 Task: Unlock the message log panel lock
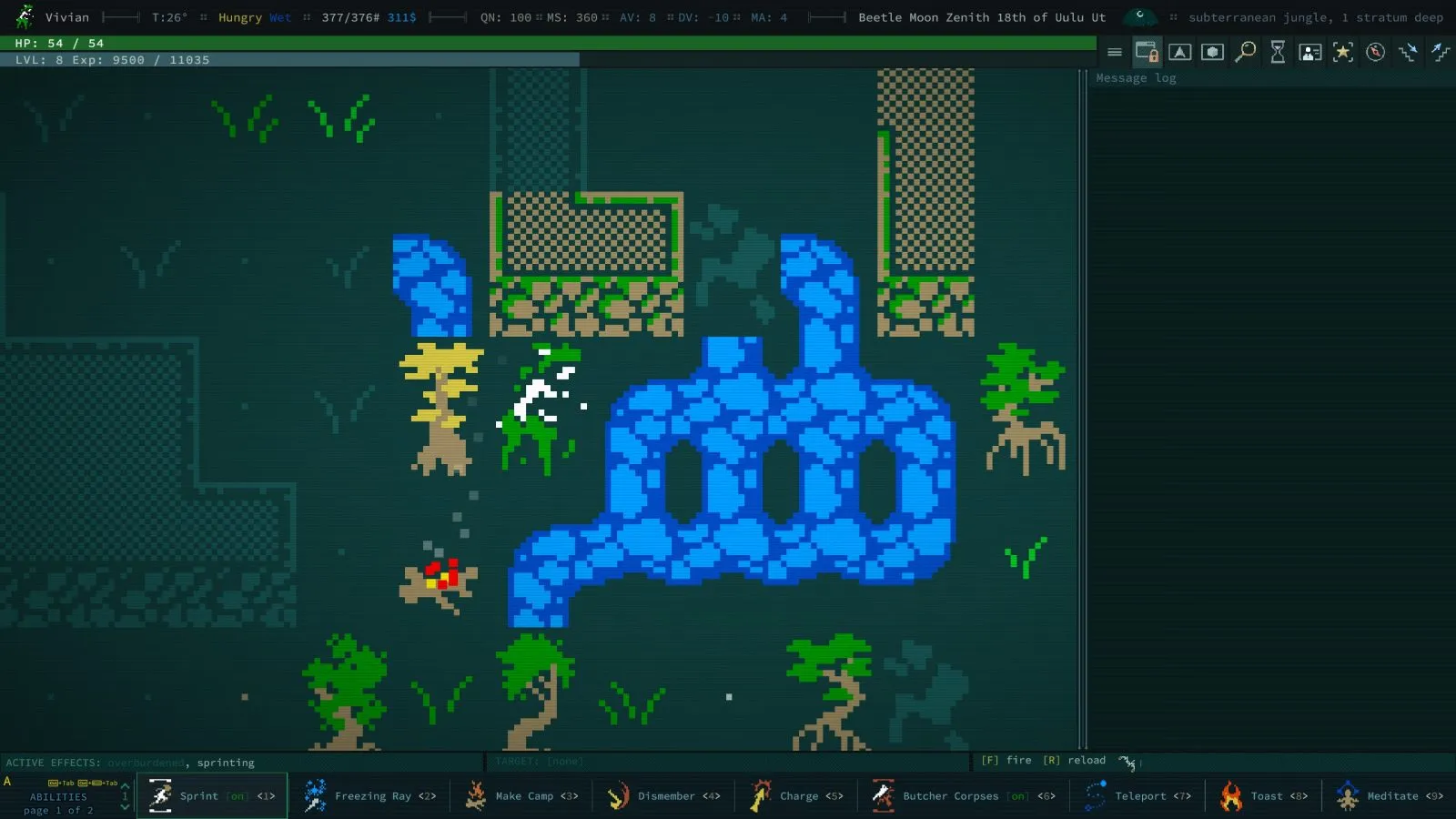point(1147,52)
